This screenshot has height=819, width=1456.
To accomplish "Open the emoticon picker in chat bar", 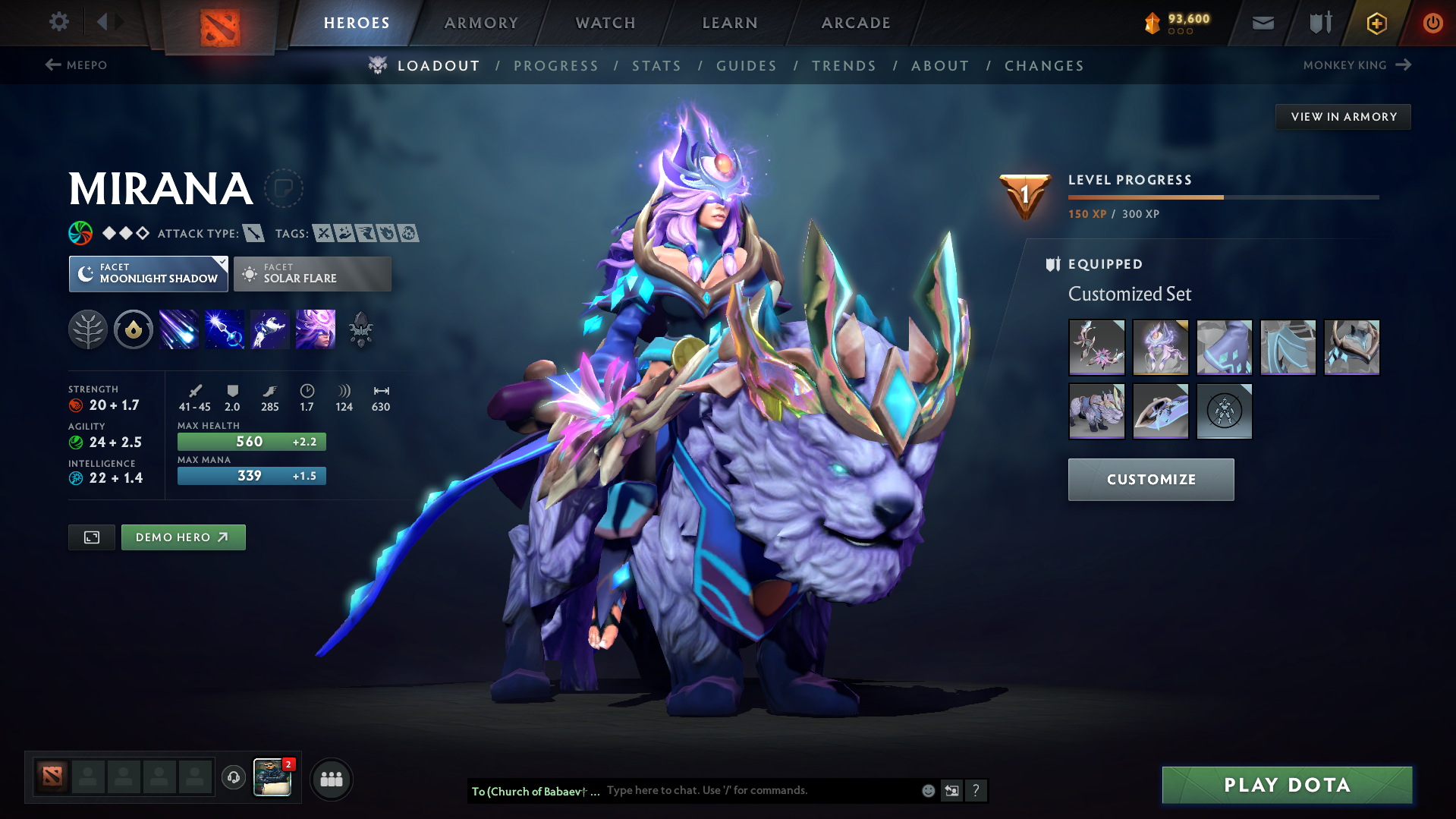I will pyautogui.click(x=928, y=790).
